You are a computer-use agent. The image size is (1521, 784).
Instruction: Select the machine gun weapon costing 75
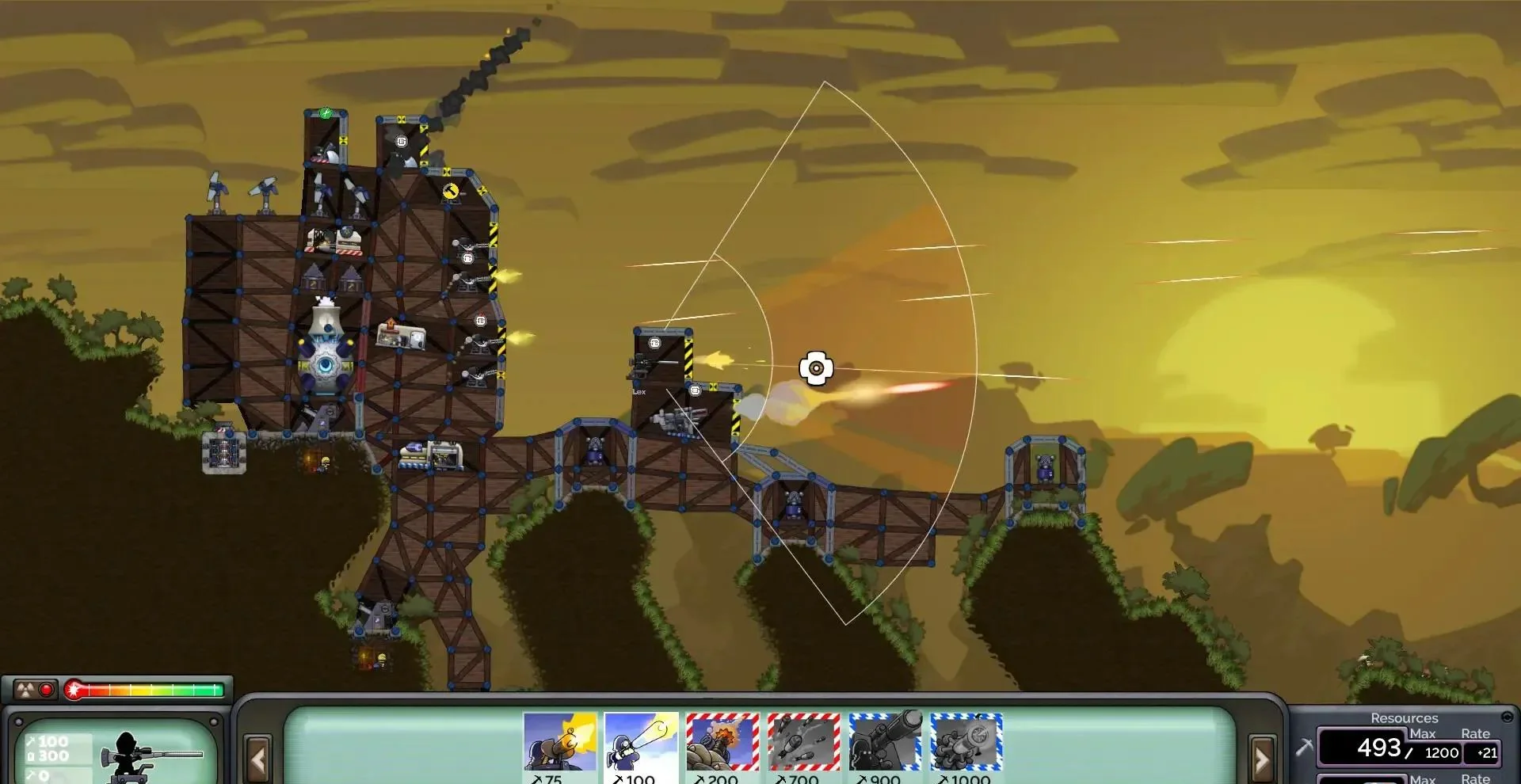point(559,742)
